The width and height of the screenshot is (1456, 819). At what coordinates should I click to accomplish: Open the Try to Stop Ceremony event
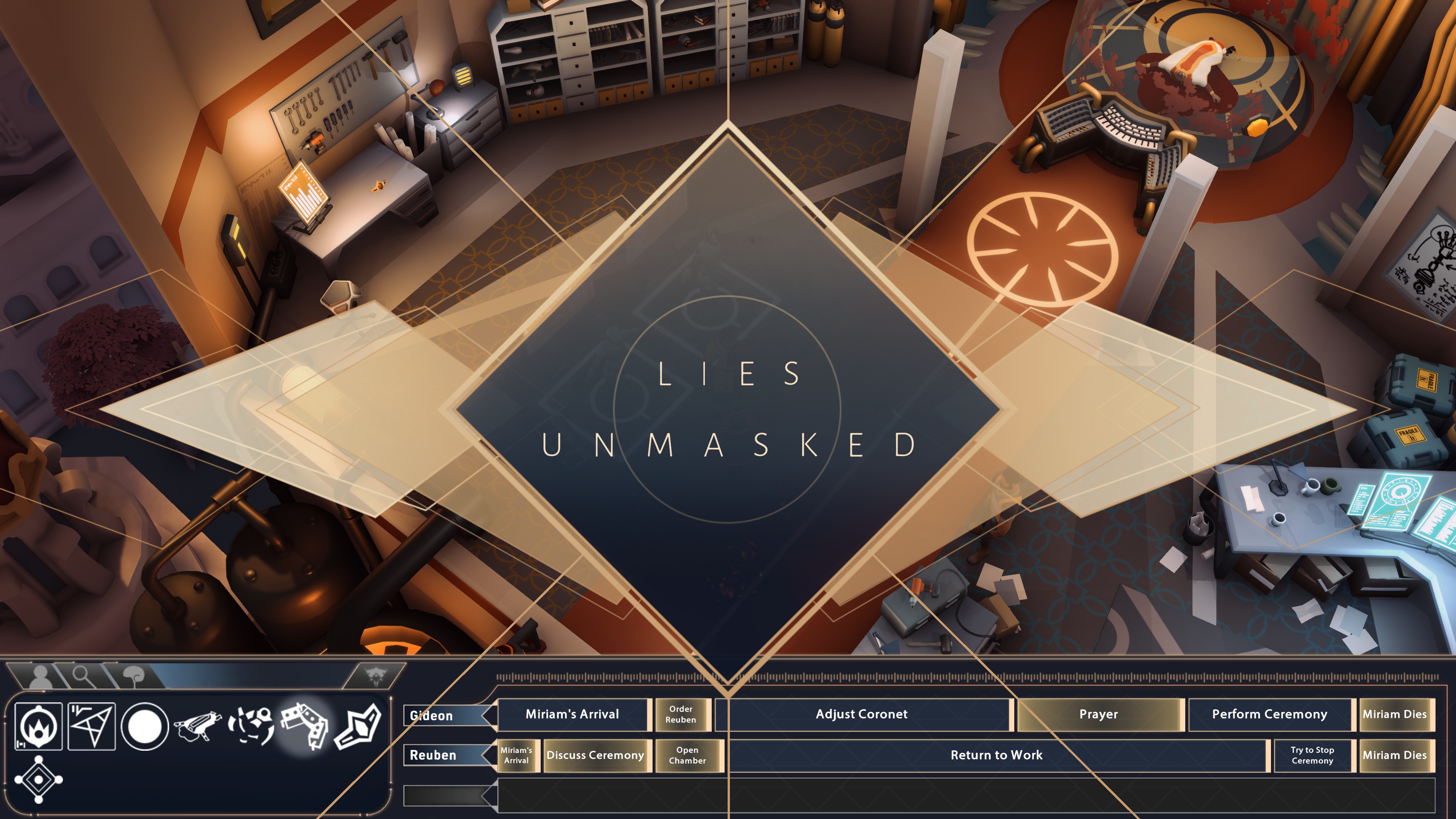[x=1312, y=755]
